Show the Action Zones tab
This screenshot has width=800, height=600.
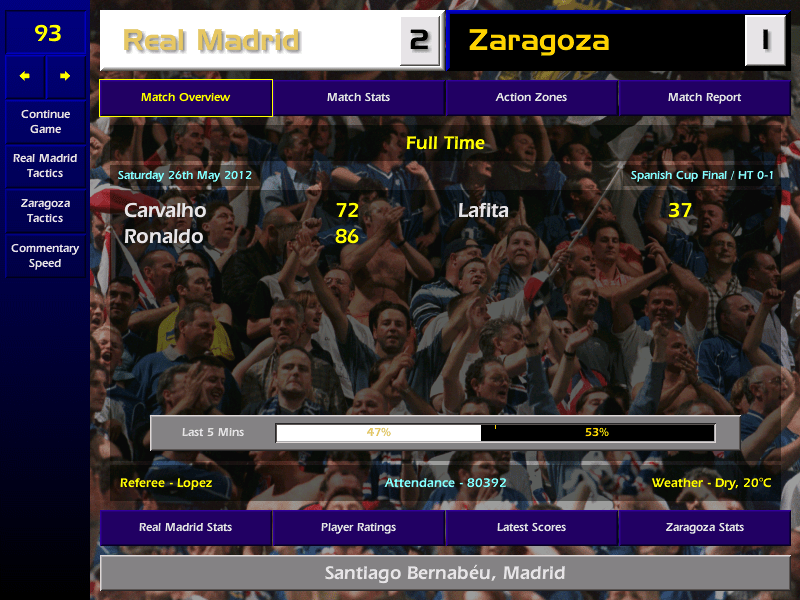tap(531, 98)
